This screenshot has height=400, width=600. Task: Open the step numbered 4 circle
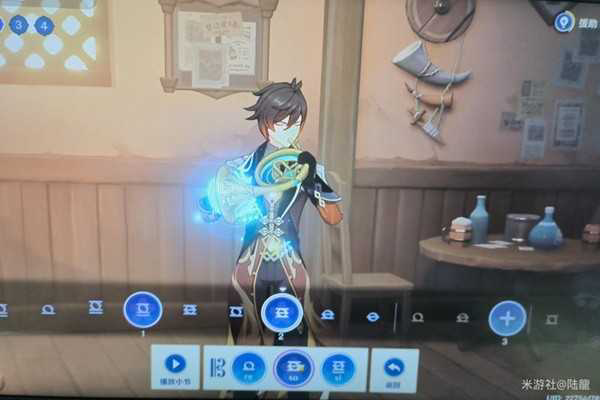pyautogui.click(x=45, y=25)
